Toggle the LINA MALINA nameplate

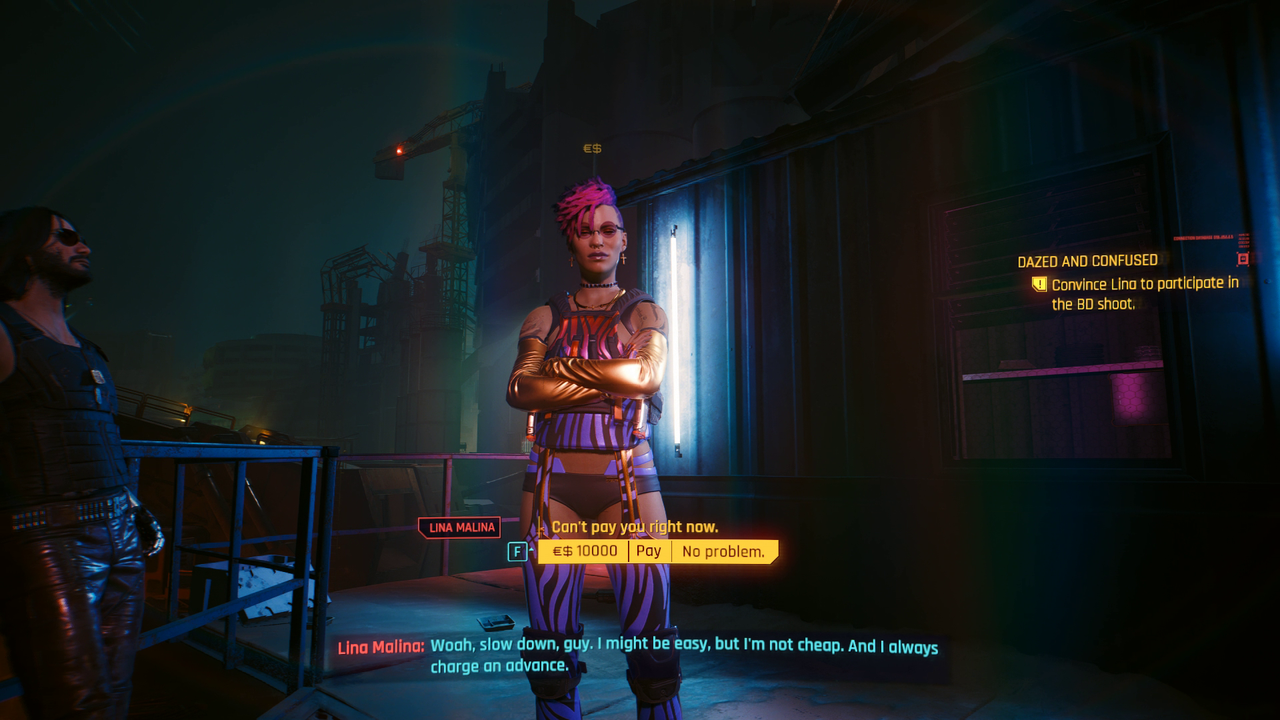click(x=458, y=527)
